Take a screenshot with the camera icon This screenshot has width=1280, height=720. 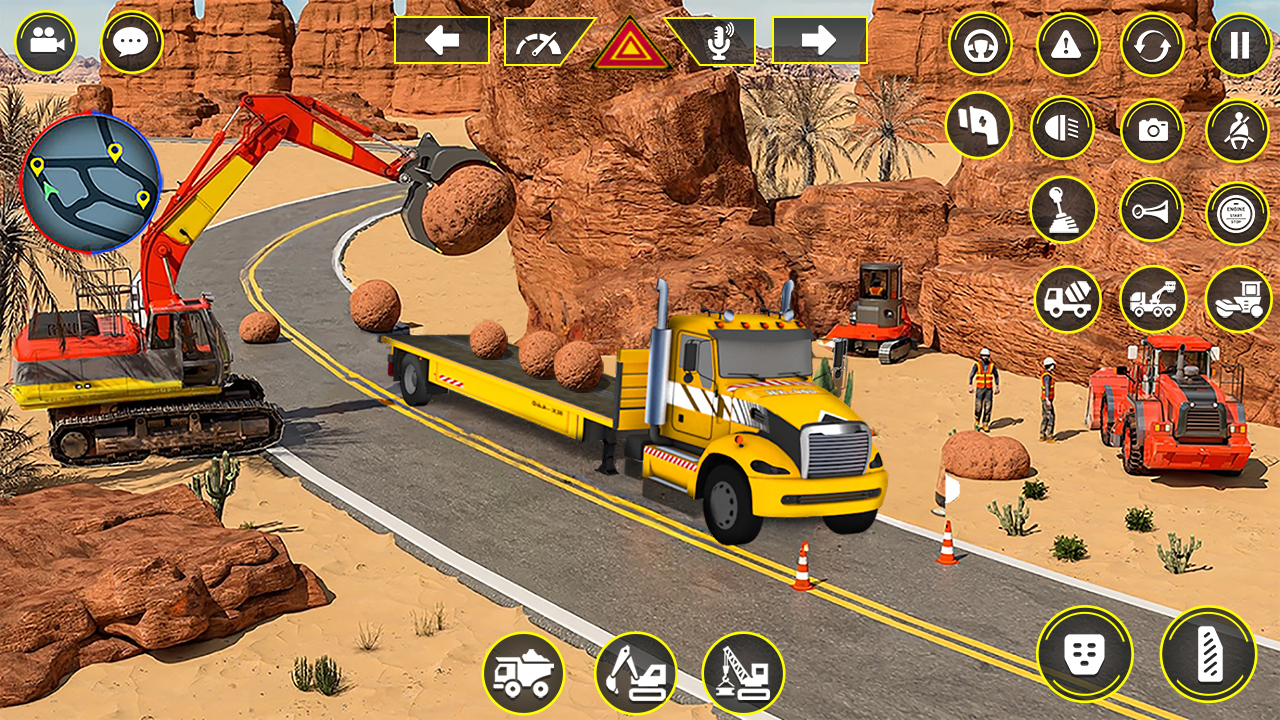(1152, 128)
